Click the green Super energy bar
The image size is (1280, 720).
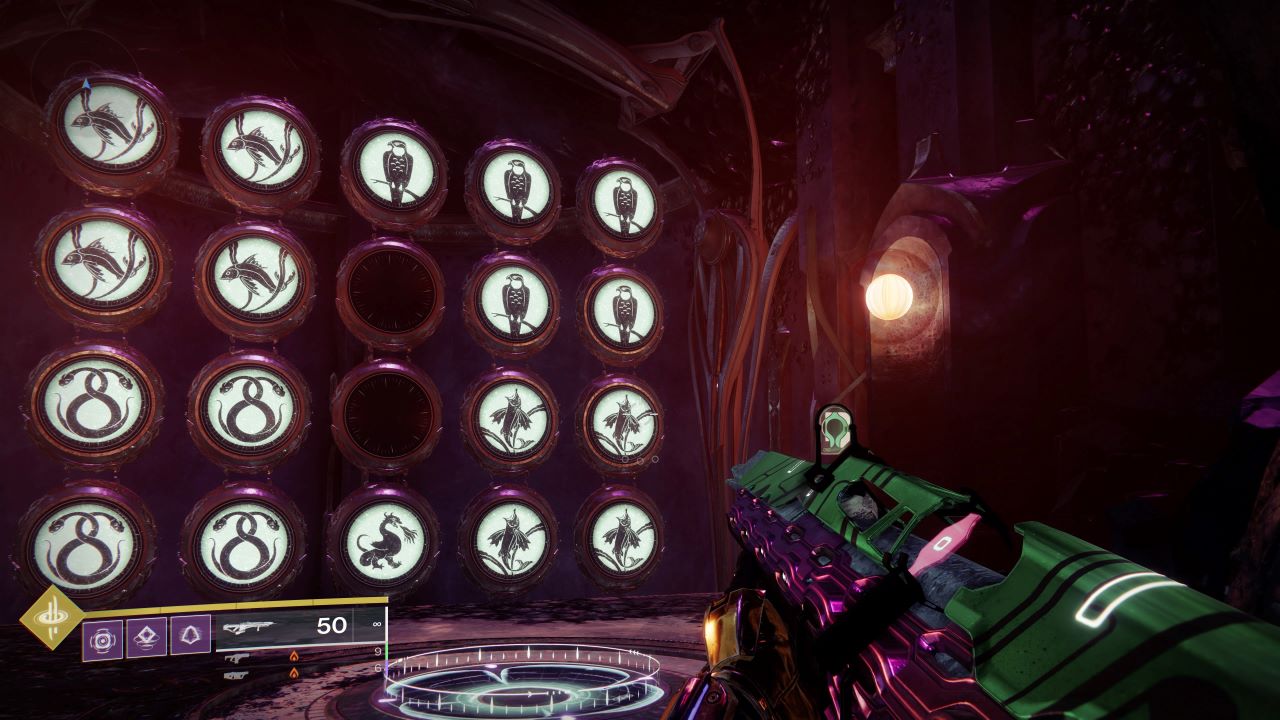385,649
